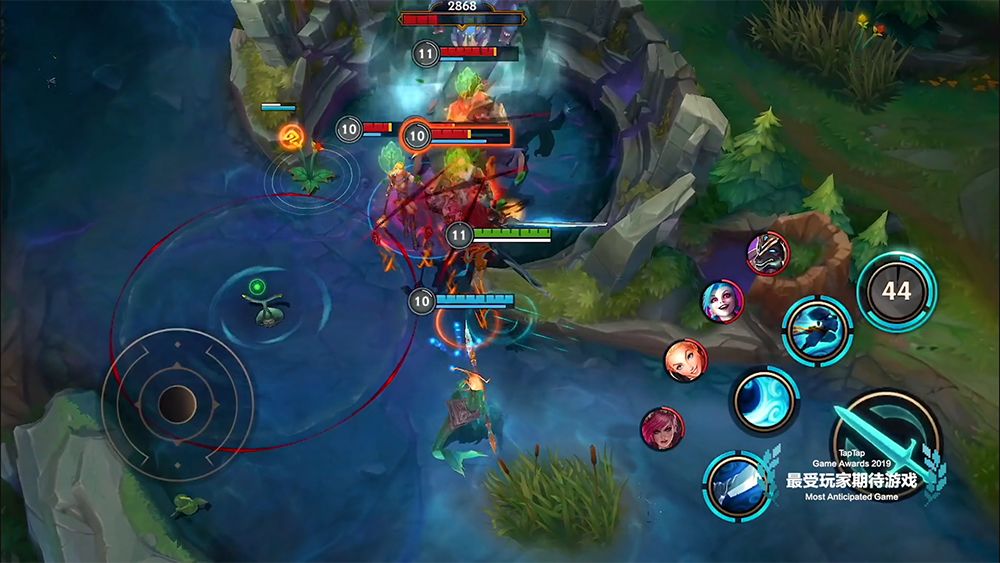Tap the virtual movement joystick

click(178, 403)
